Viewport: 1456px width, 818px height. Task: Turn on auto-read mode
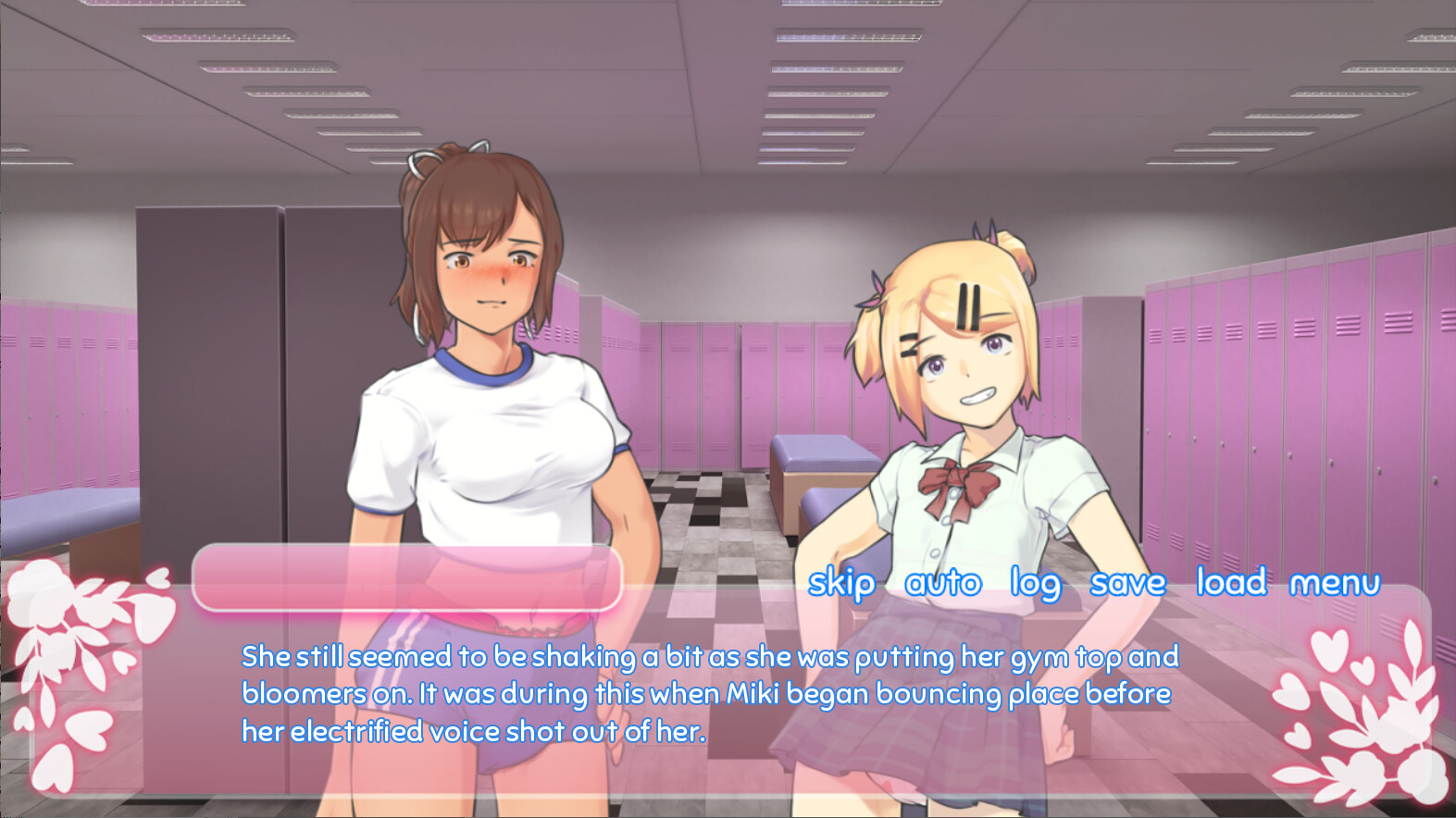pyautogui.click(x=942, y=583)
